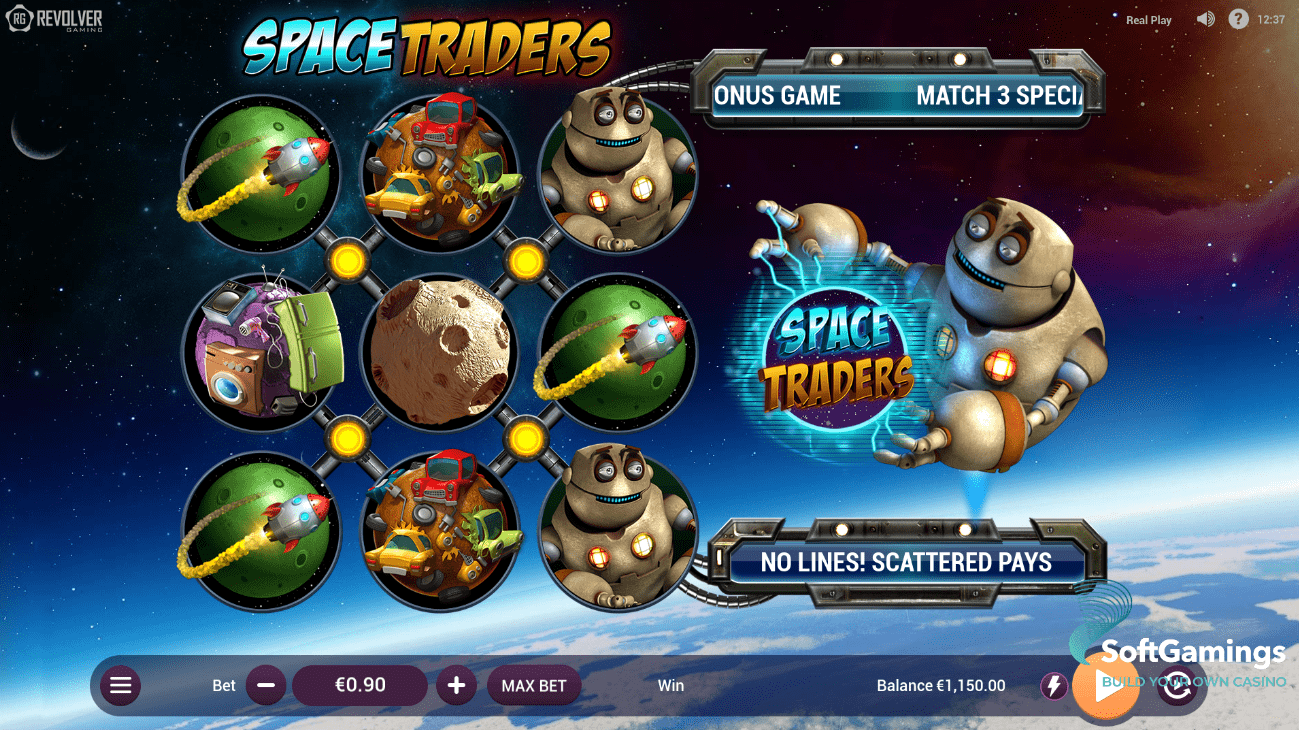Screen dimensions: 1299x730
Task: Click the robot symbol on the top reel
Action: point(618,175)
